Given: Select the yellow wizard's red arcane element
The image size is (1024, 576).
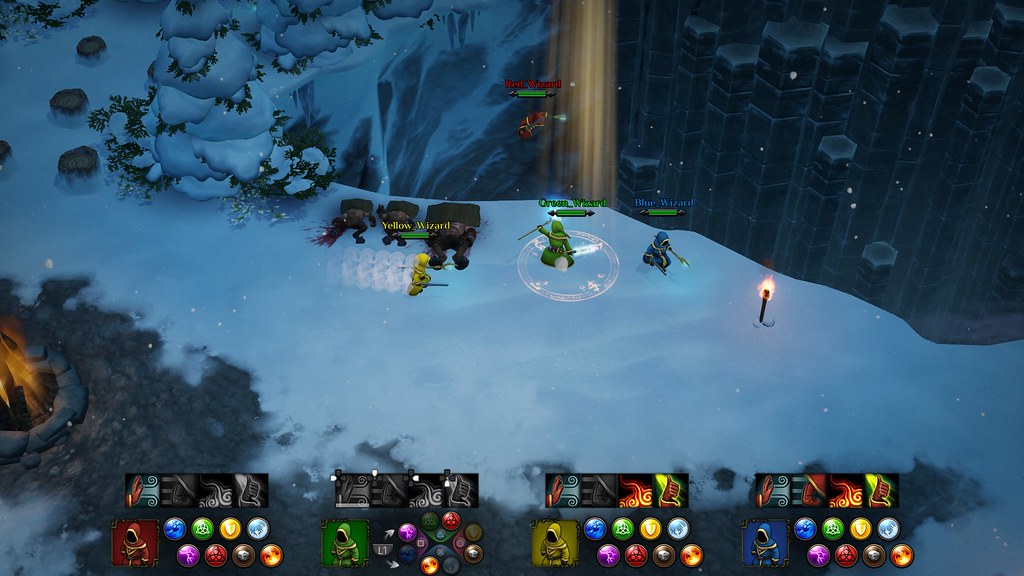Looking at the screenshot, I should (635, 555).
